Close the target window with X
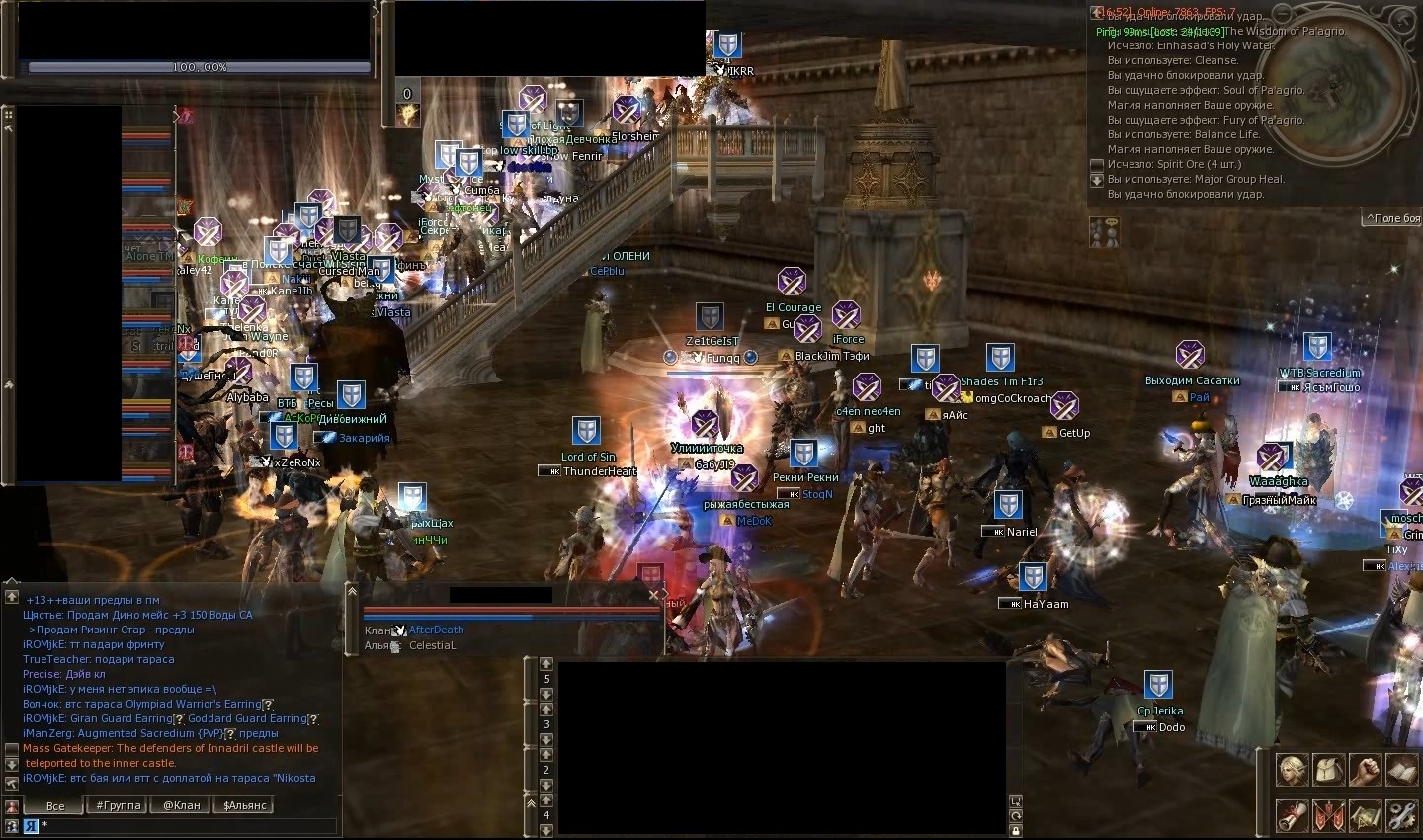This screenshot has width=1423, height=840. point(653,595)
